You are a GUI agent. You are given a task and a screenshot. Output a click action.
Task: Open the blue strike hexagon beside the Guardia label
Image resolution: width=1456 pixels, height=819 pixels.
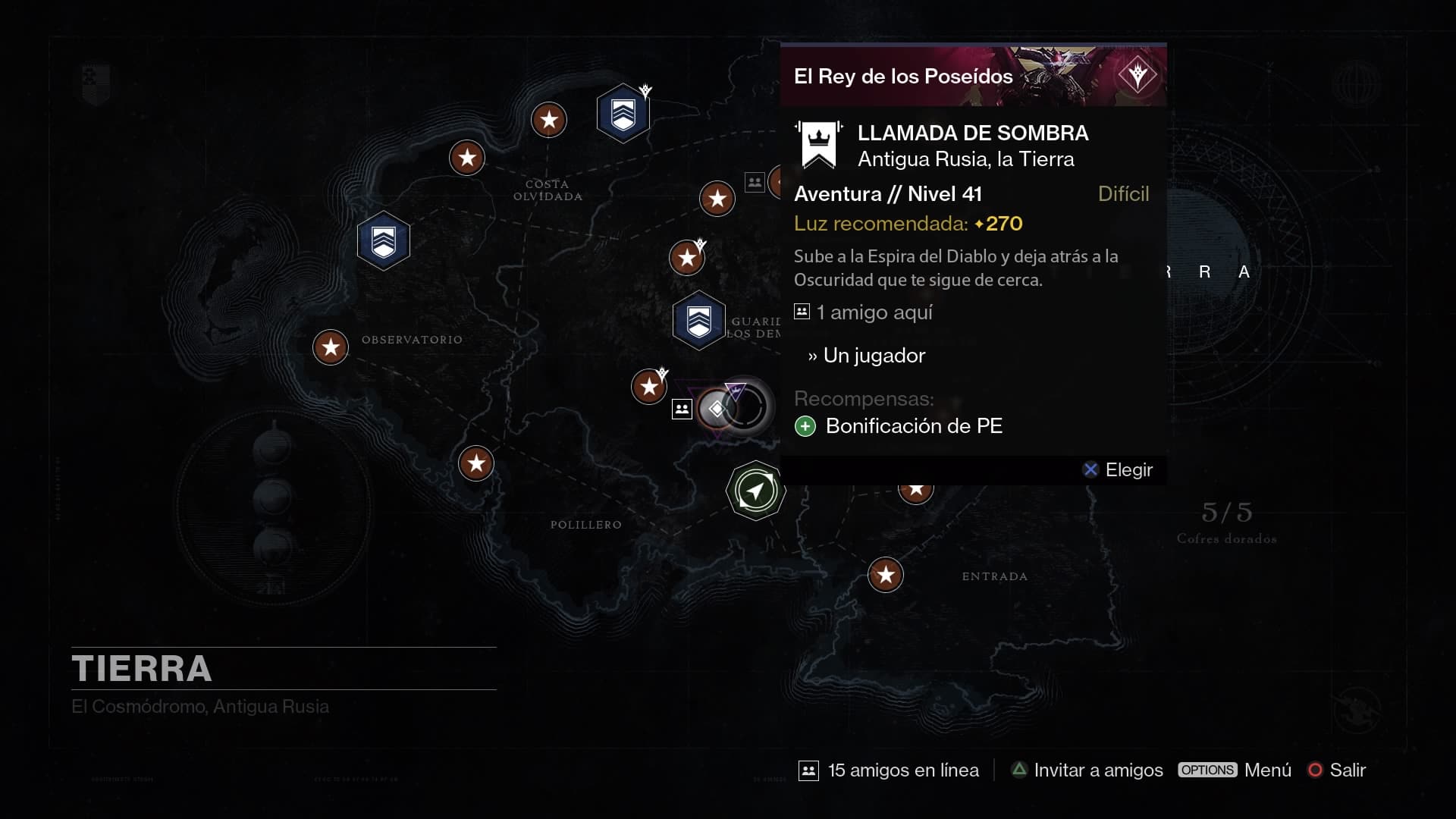tap(698, 321)
